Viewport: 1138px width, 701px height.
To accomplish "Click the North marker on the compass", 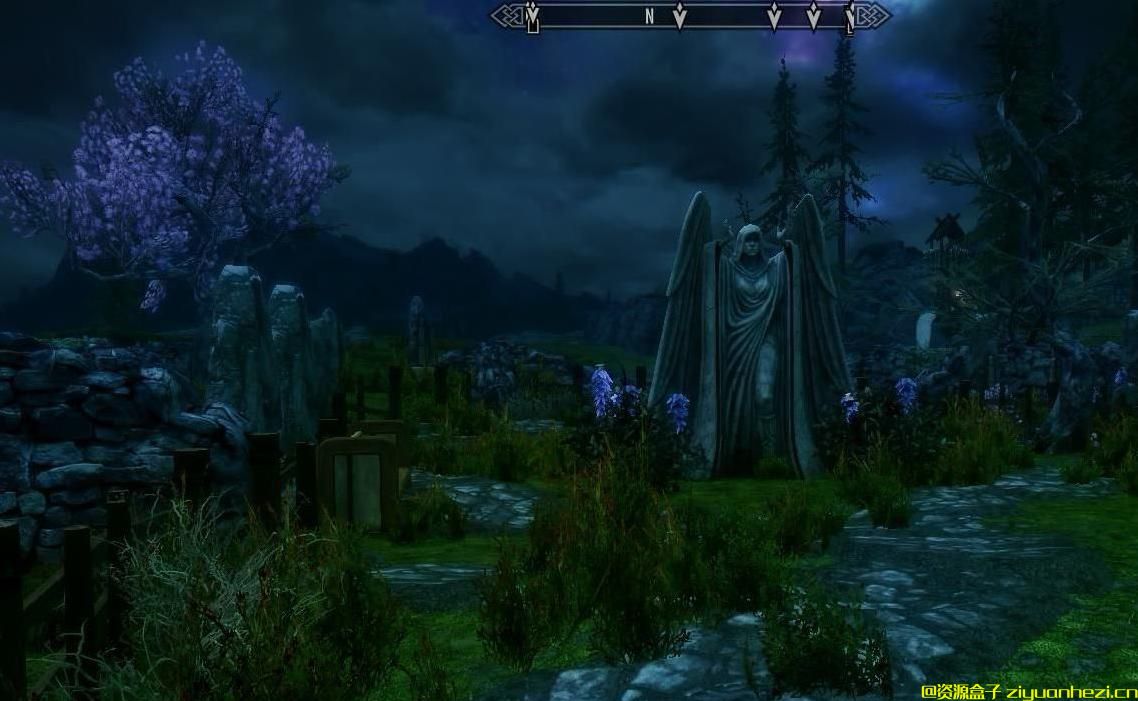I will tap(649, 16).
